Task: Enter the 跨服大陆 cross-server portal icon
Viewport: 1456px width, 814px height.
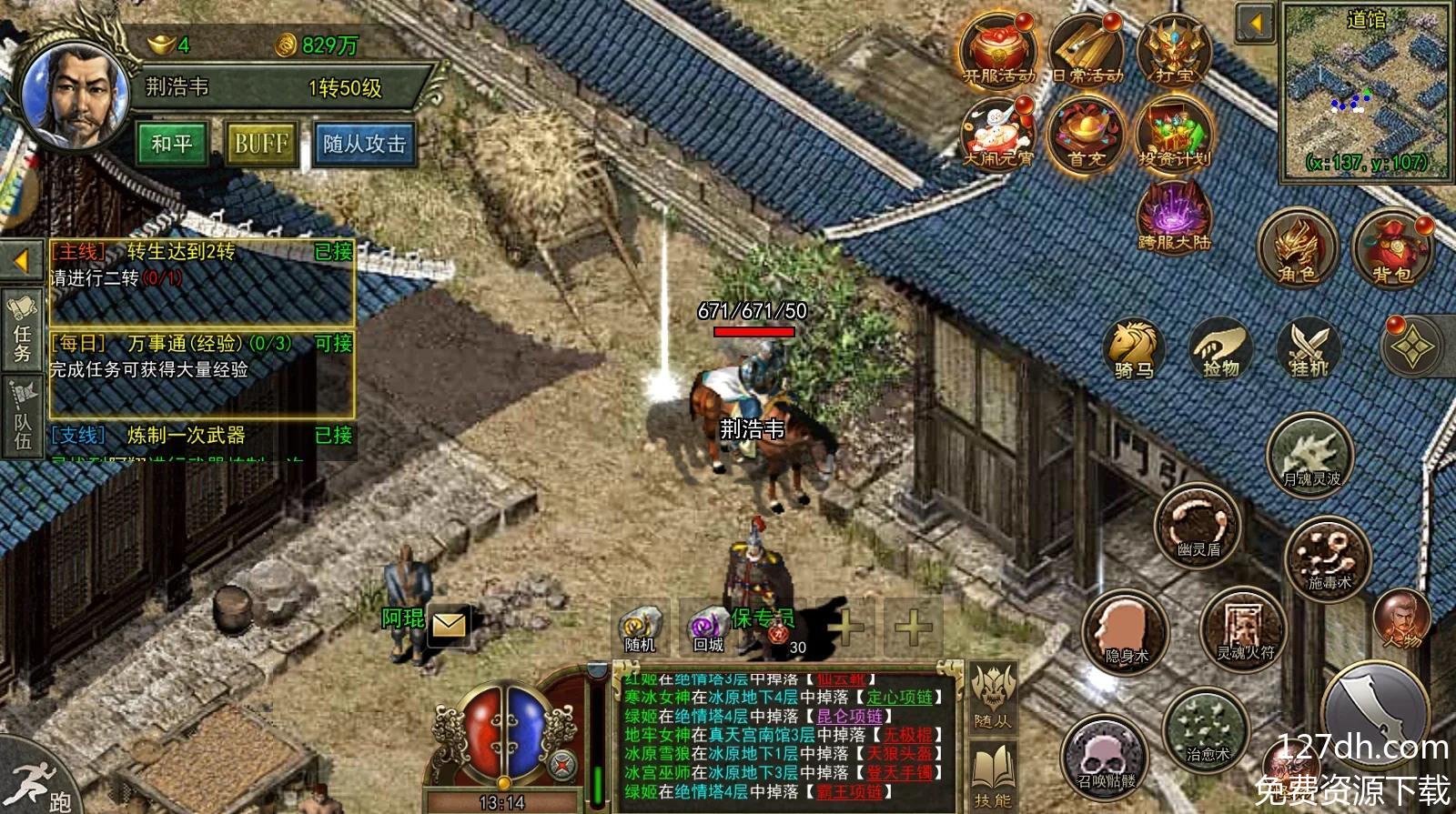Action: [1174, 216]
